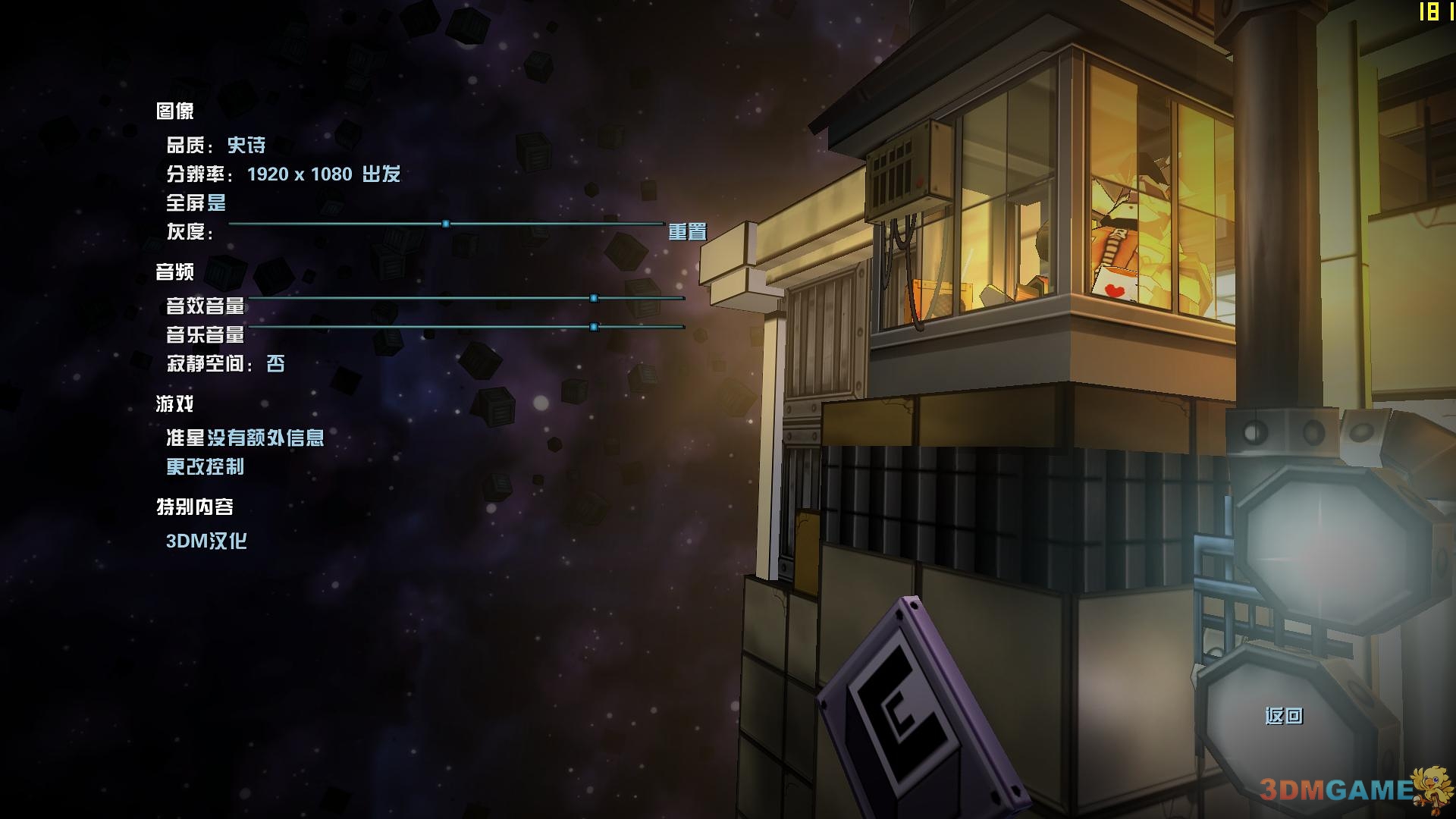The height and width of the screenshot is (819, 1456).
Task: Toggle the 全屏 fullscreen option
Action: point(216,202)
